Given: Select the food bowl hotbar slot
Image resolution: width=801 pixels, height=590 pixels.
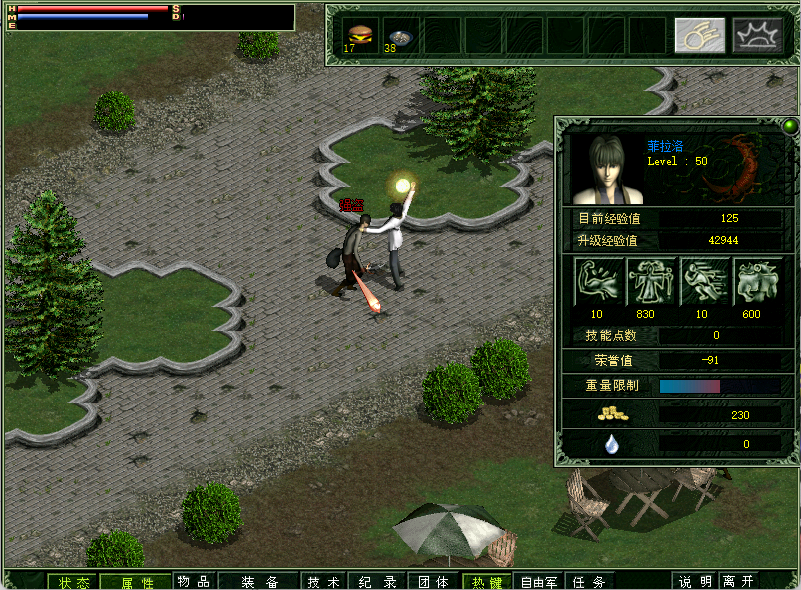Looking at the screenshot, I should pyautogui.click(x=399, y=34).
